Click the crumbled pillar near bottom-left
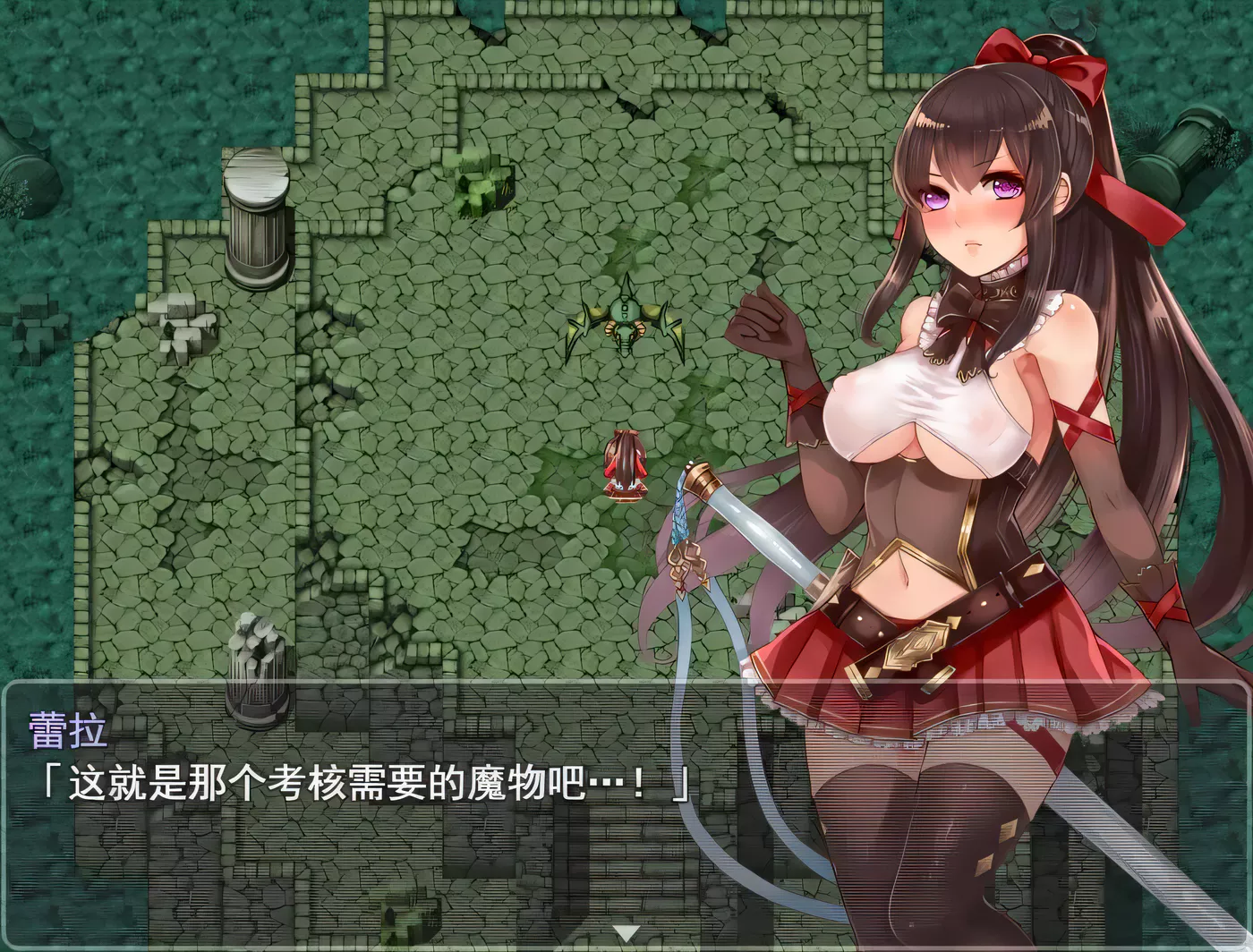1253x952 pixels. 257,662
